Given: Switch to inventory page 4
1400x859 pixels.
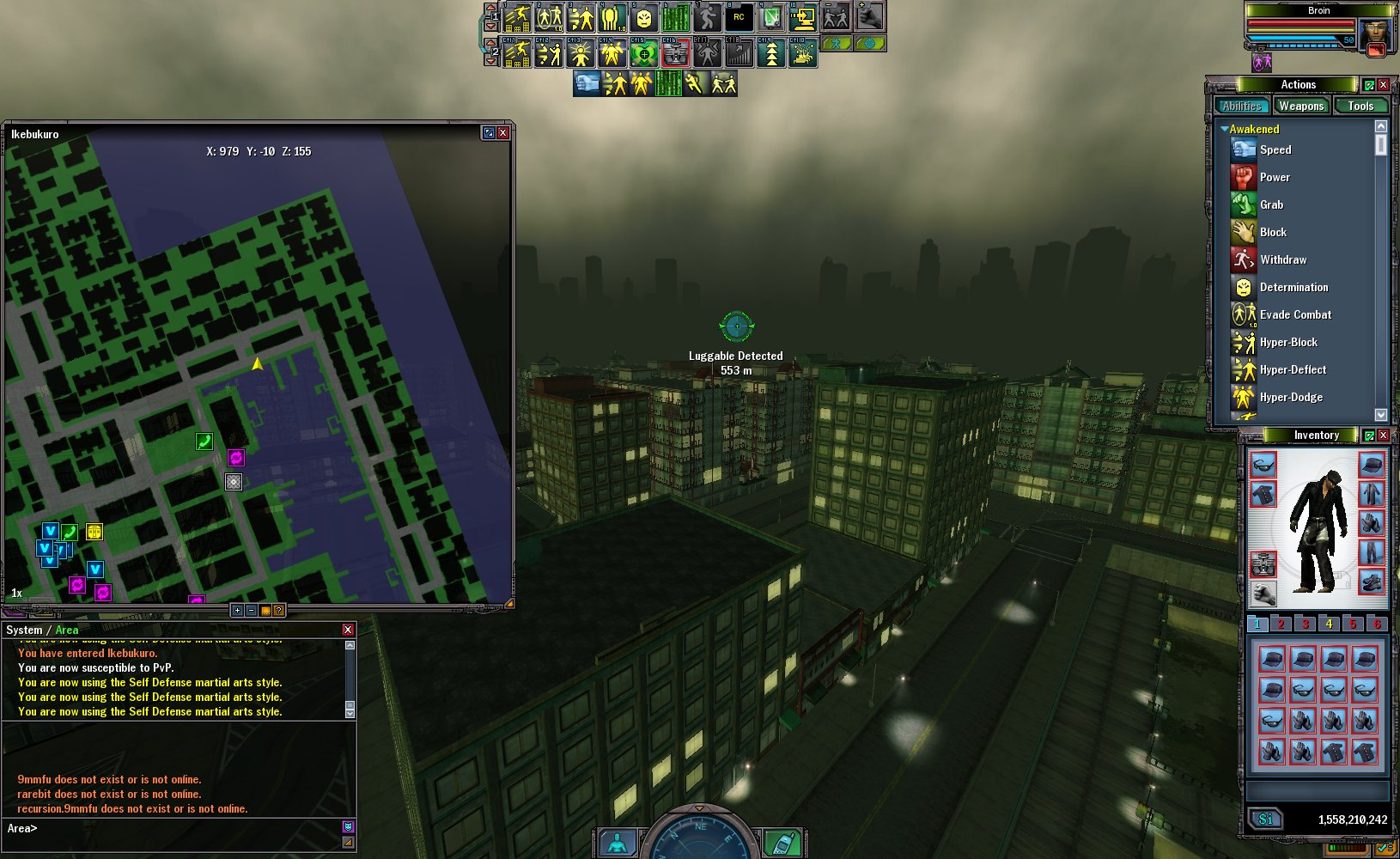Looking at the screenshot, I should click(x=1329, y=624).
